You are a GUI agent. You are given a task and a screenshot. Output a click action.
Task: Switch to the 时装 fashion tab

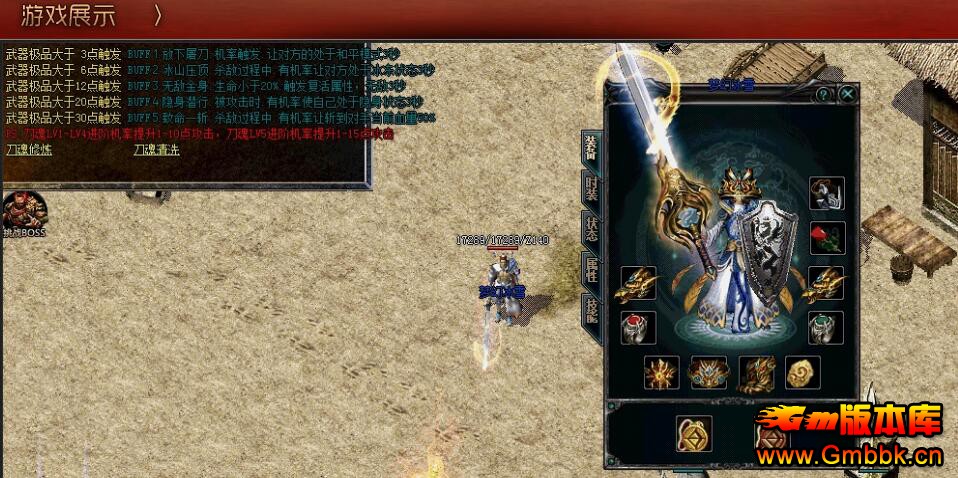pyautogui.click(x=592, y=190)
